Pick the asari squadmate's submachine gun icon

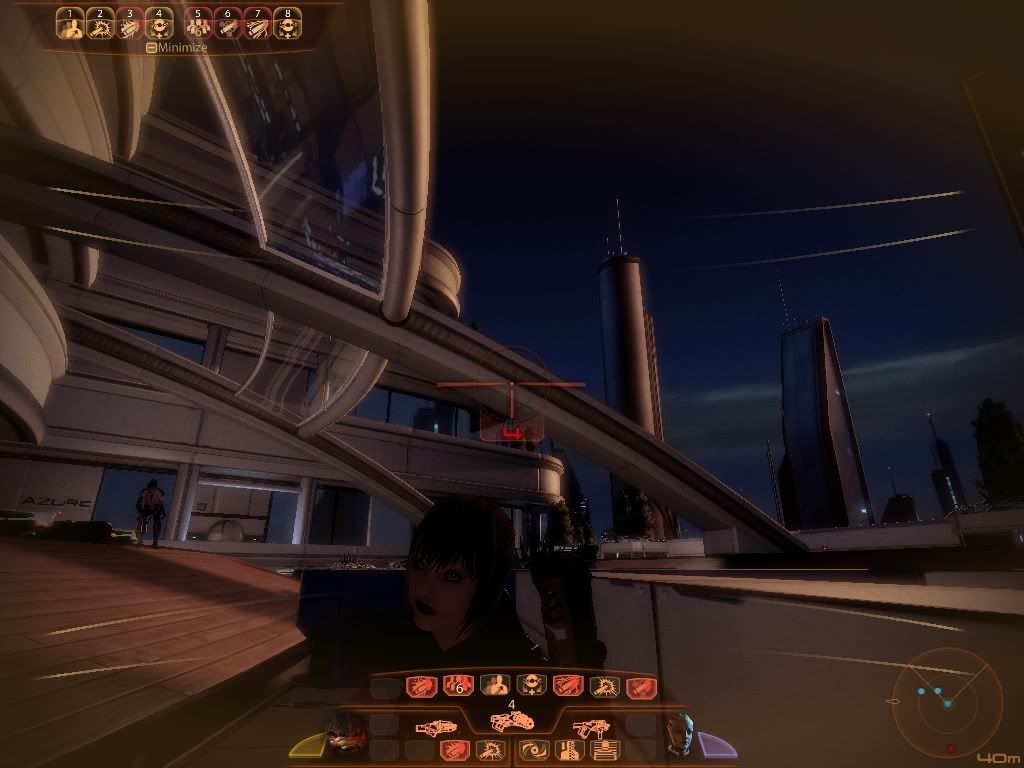pyautogui.click(x=588, y=728)
